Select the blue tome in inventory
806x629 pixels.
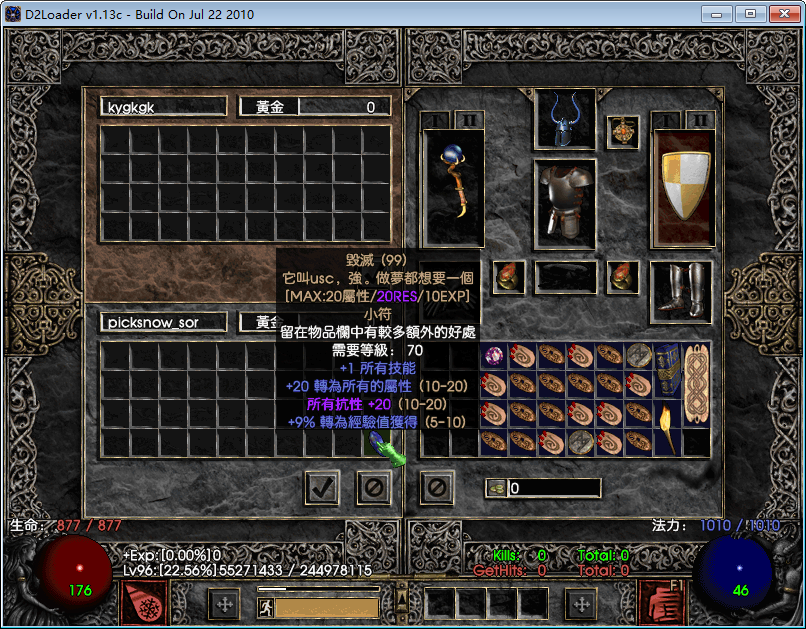click(x=667, y=369)
